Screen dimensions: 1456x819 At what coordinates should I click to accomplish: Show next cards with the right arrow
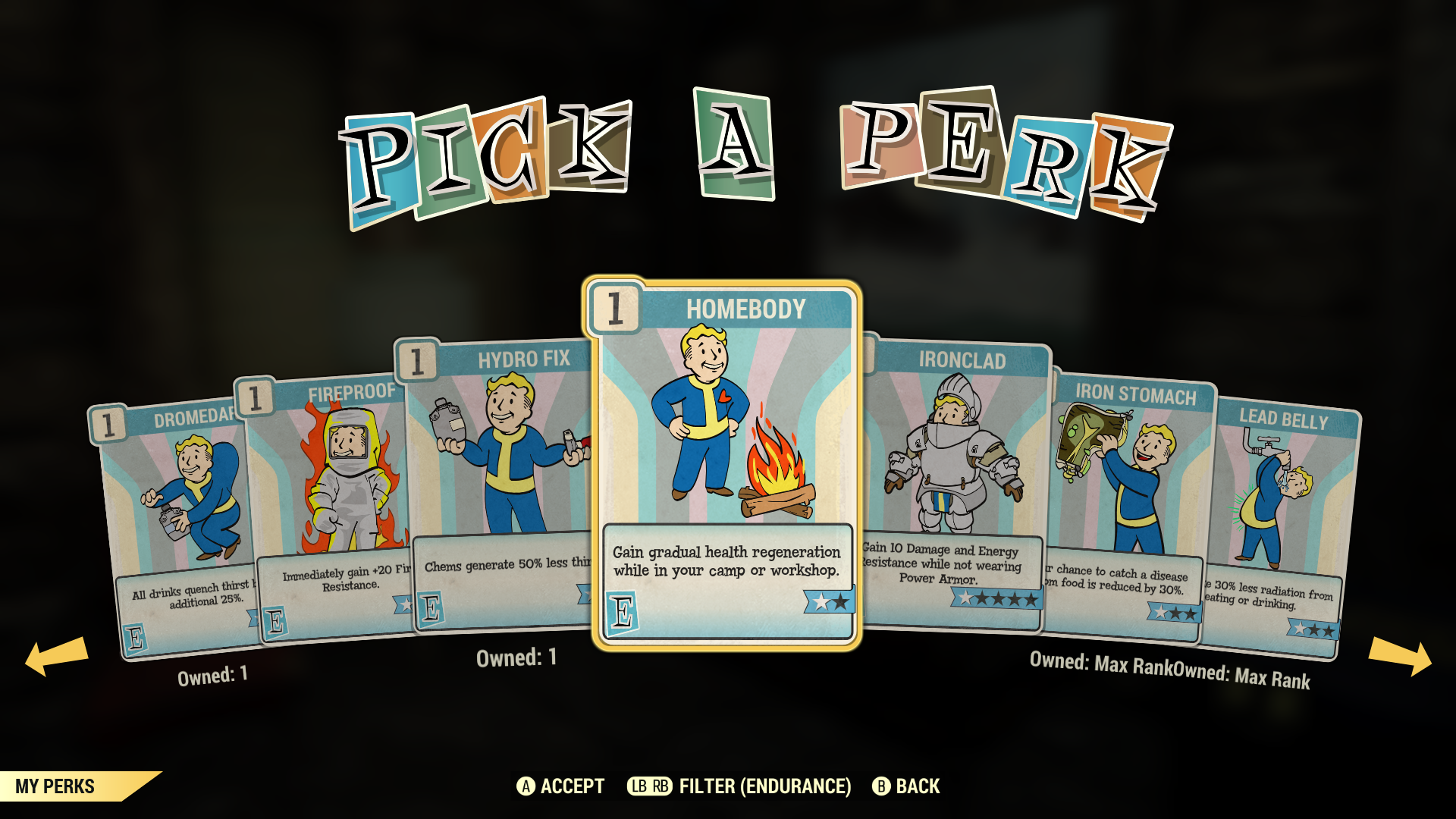coord(1399,655)
